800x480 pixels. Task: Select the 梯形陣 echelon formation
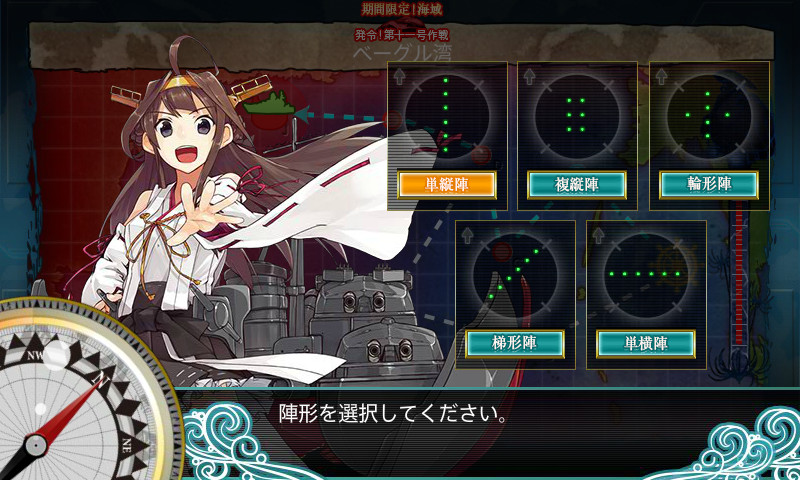515,343
